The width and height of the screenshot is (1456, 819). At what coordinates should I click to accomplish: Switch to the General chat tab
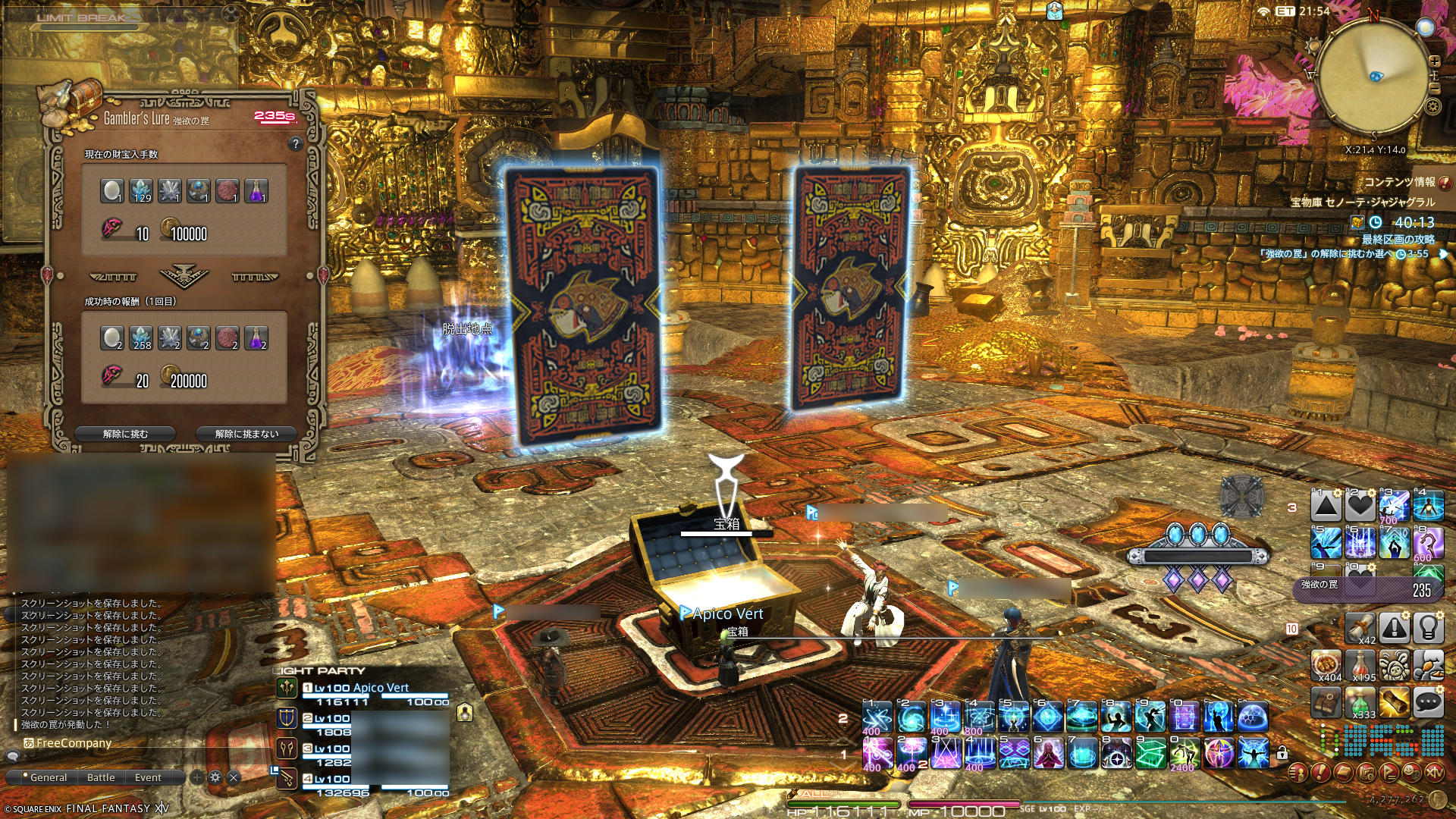coord(49,777)
